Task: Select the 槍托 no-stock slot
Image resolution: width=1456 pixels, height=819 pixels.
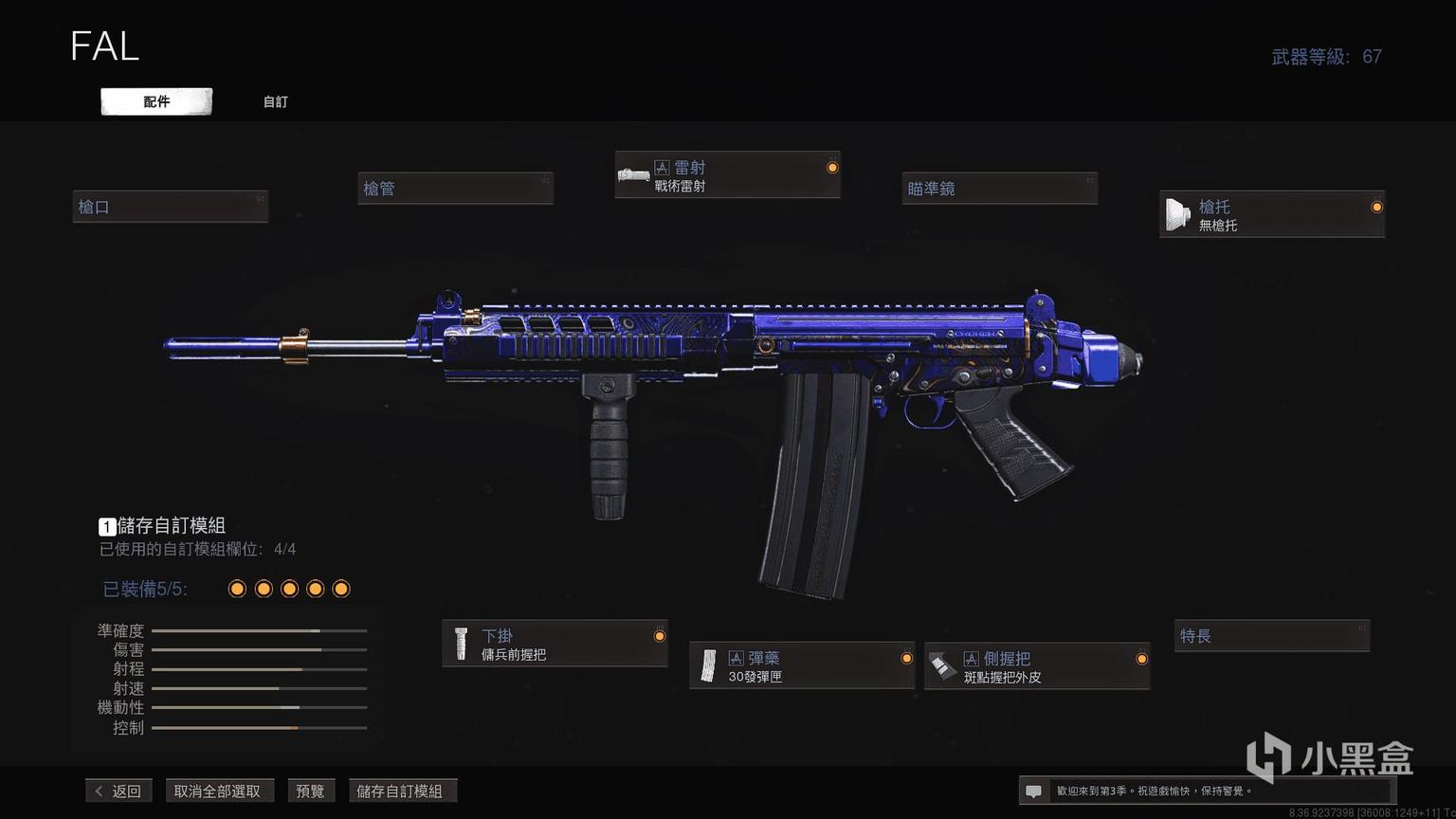Action: pos(1271,214)
